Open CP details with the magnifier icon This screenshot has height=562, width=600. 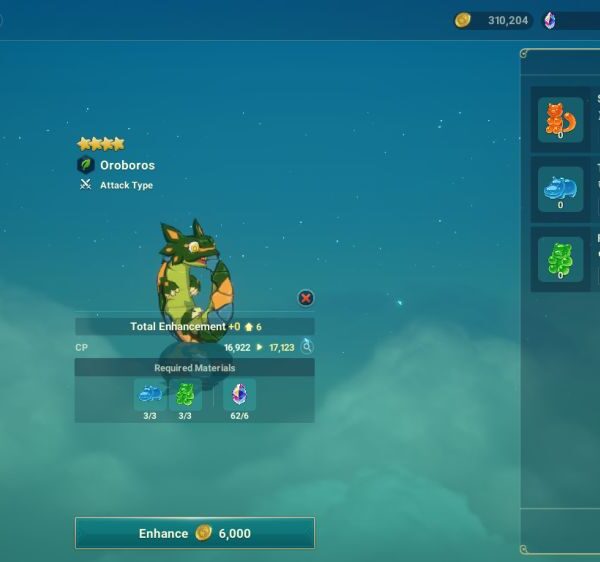click(x=307, y=347)
